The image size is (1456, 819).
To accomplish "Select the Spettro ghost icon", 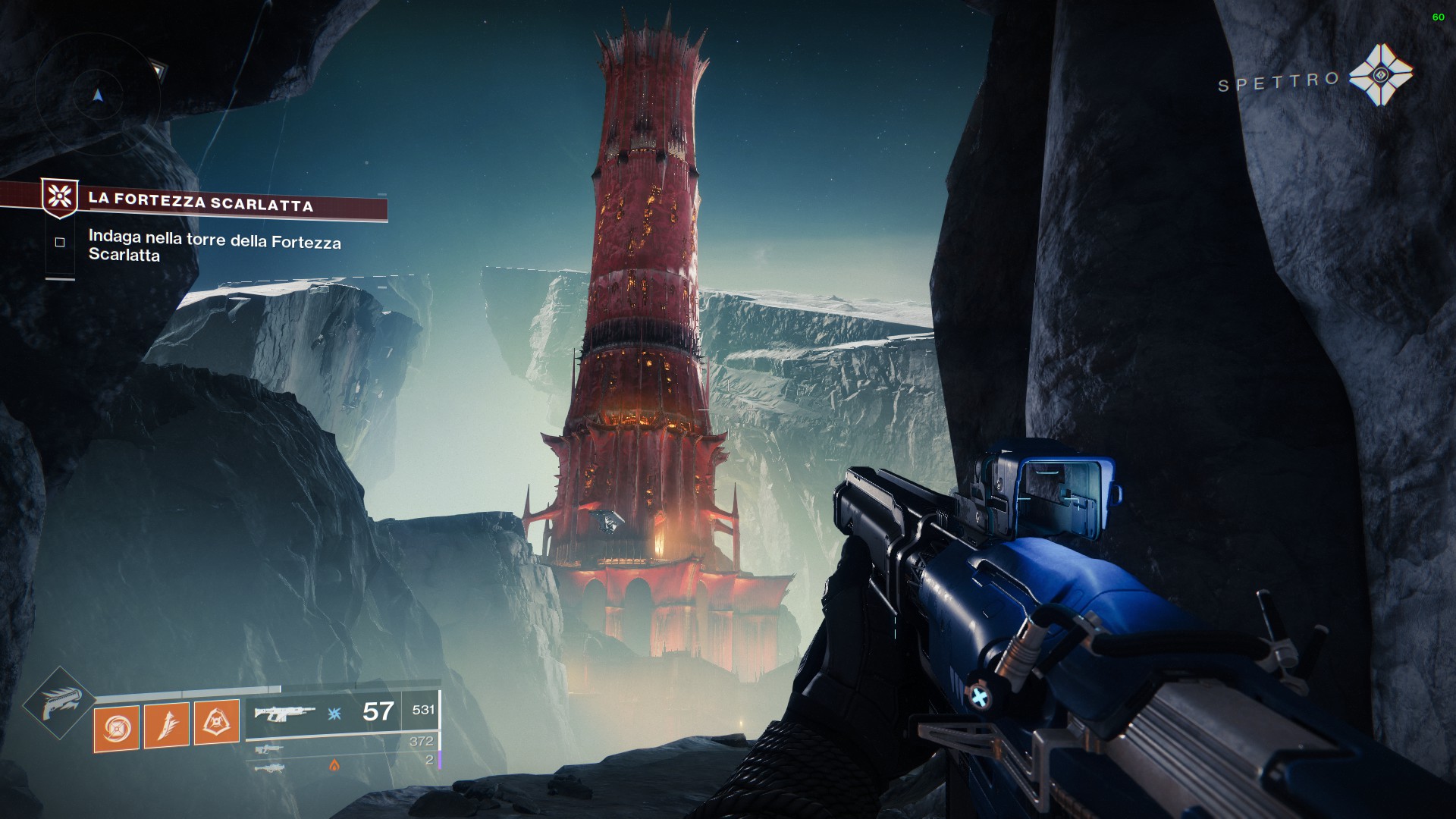I will pyautogui.click(x=1381, y=74).
